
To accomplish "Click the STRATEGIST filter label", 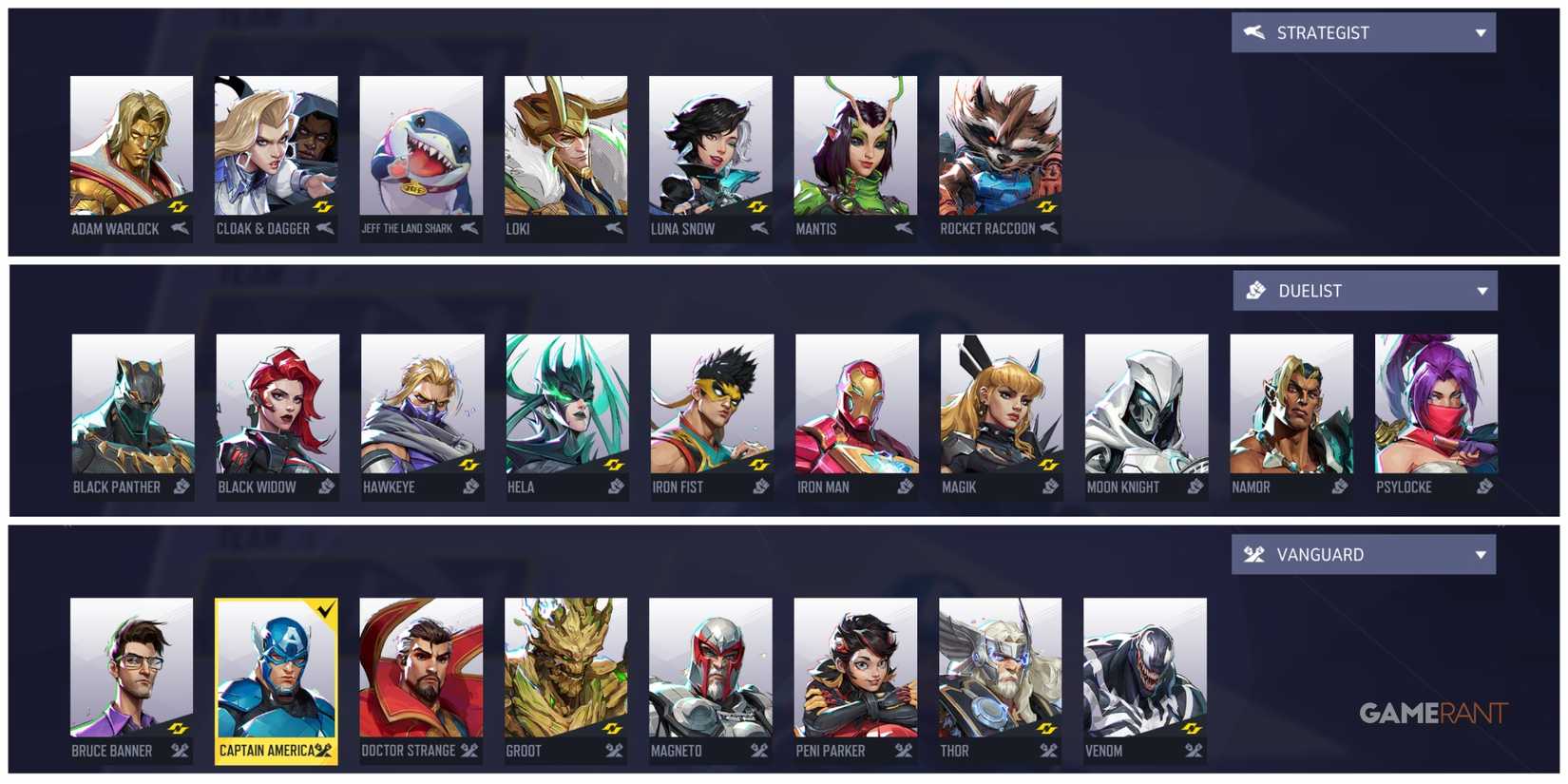I will point(1324,31).
